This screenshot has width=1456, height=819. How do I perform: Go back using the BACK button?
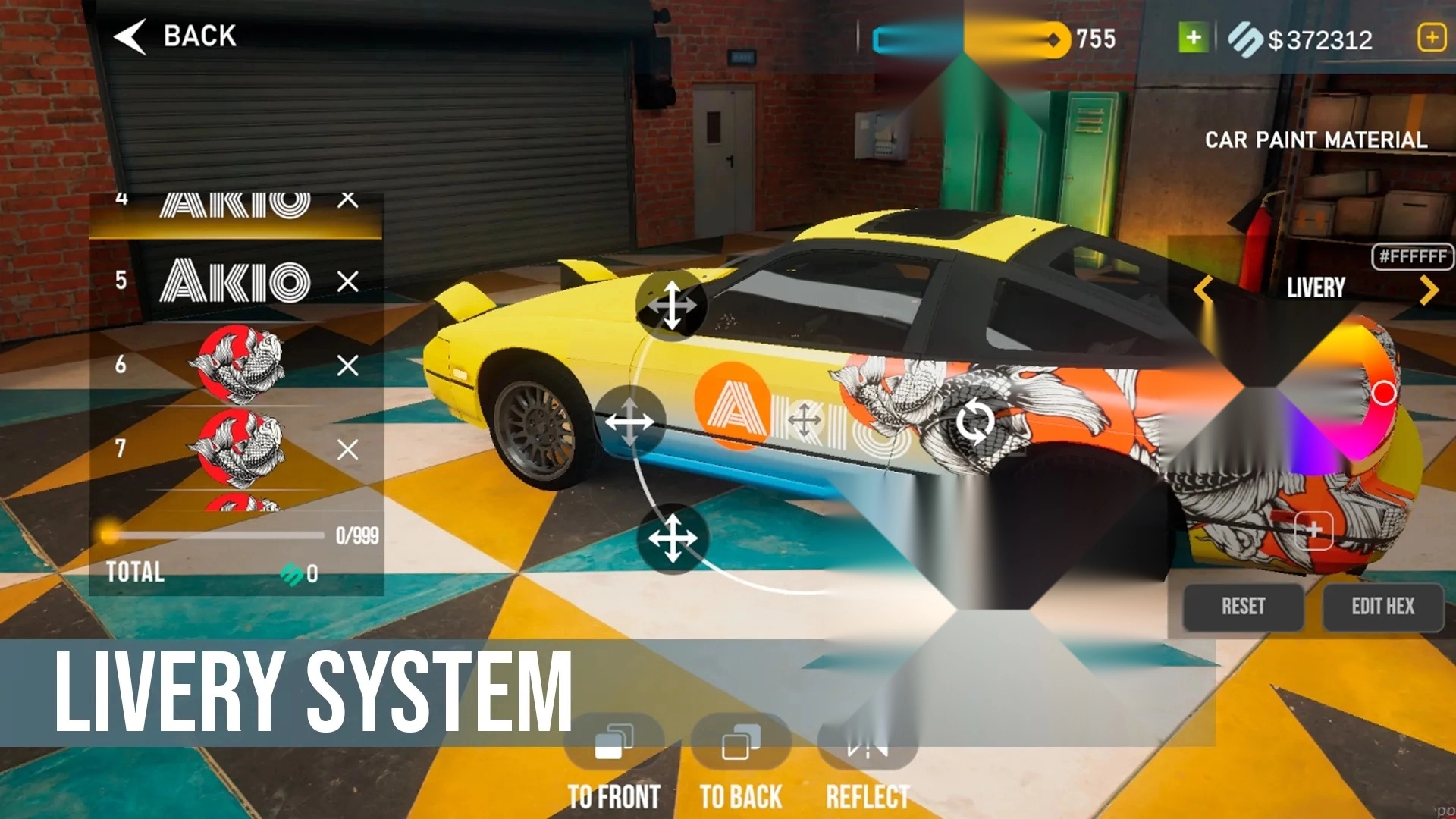point(176,36)
